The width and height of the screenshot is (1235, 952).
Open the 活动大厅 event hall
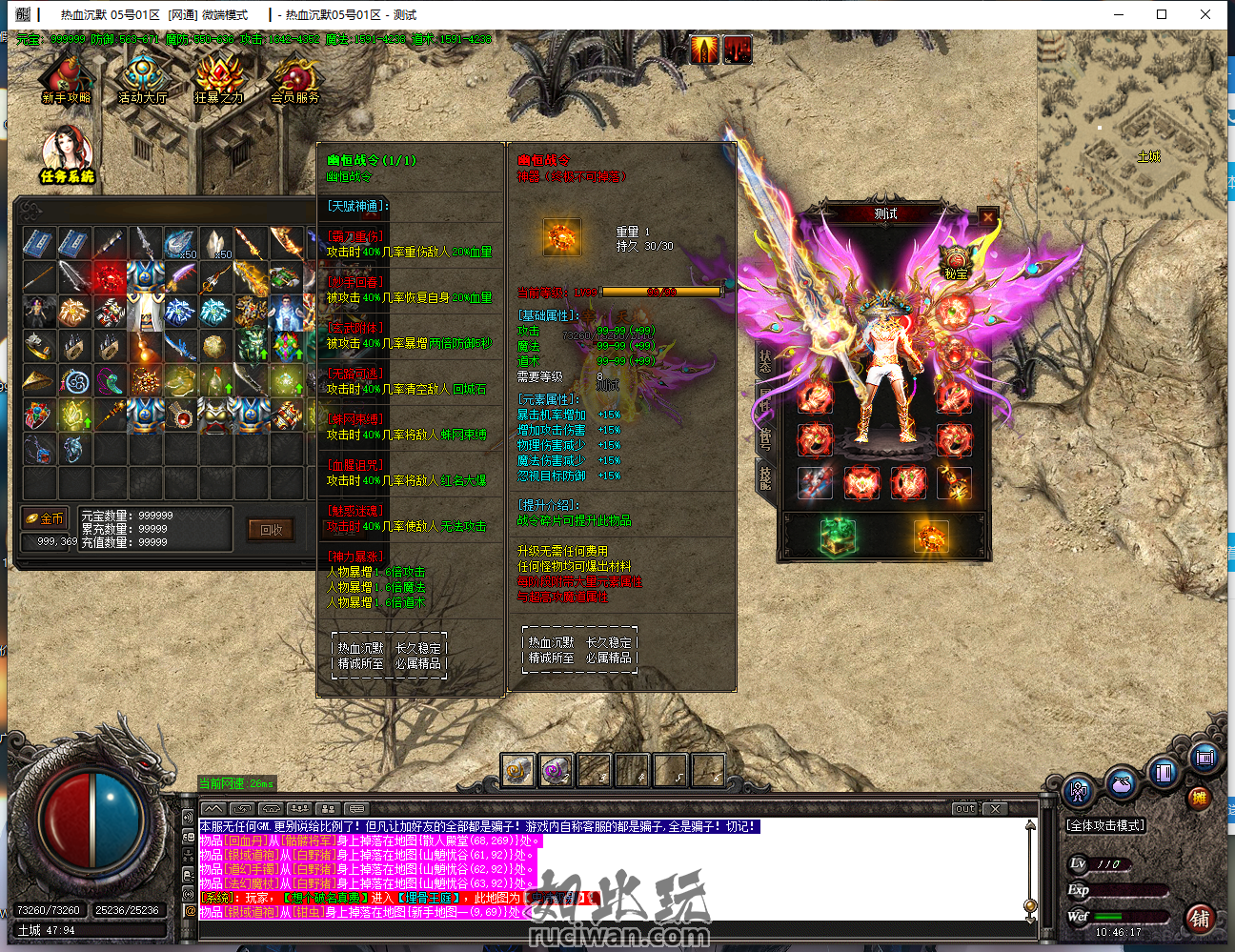tap(143, 78)
